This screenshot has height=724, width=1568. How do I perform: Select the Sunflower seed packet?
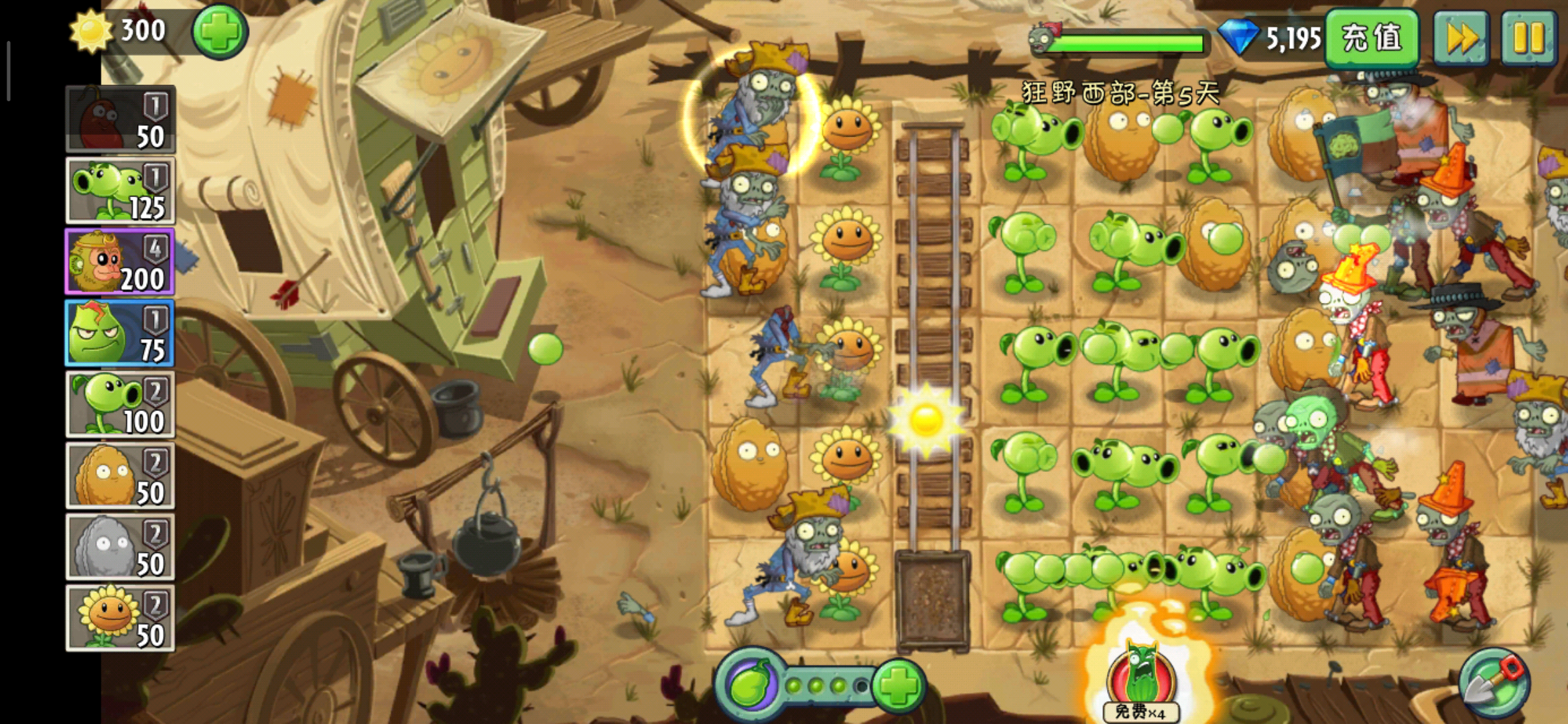pyautogui.click(x=120, y=617)
